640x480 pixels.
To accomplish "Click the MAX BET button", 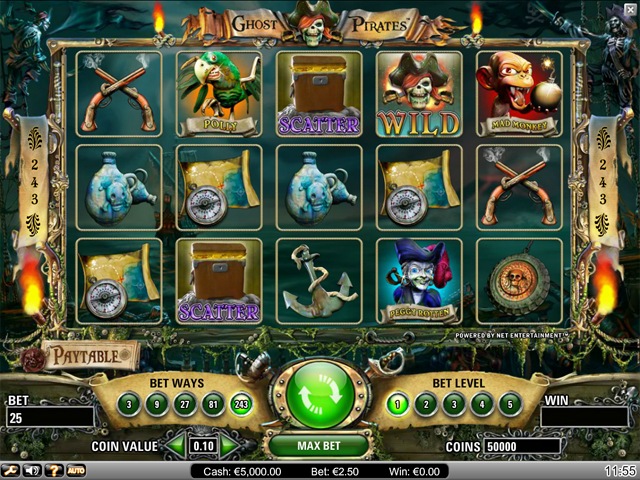I will point(320,444).
